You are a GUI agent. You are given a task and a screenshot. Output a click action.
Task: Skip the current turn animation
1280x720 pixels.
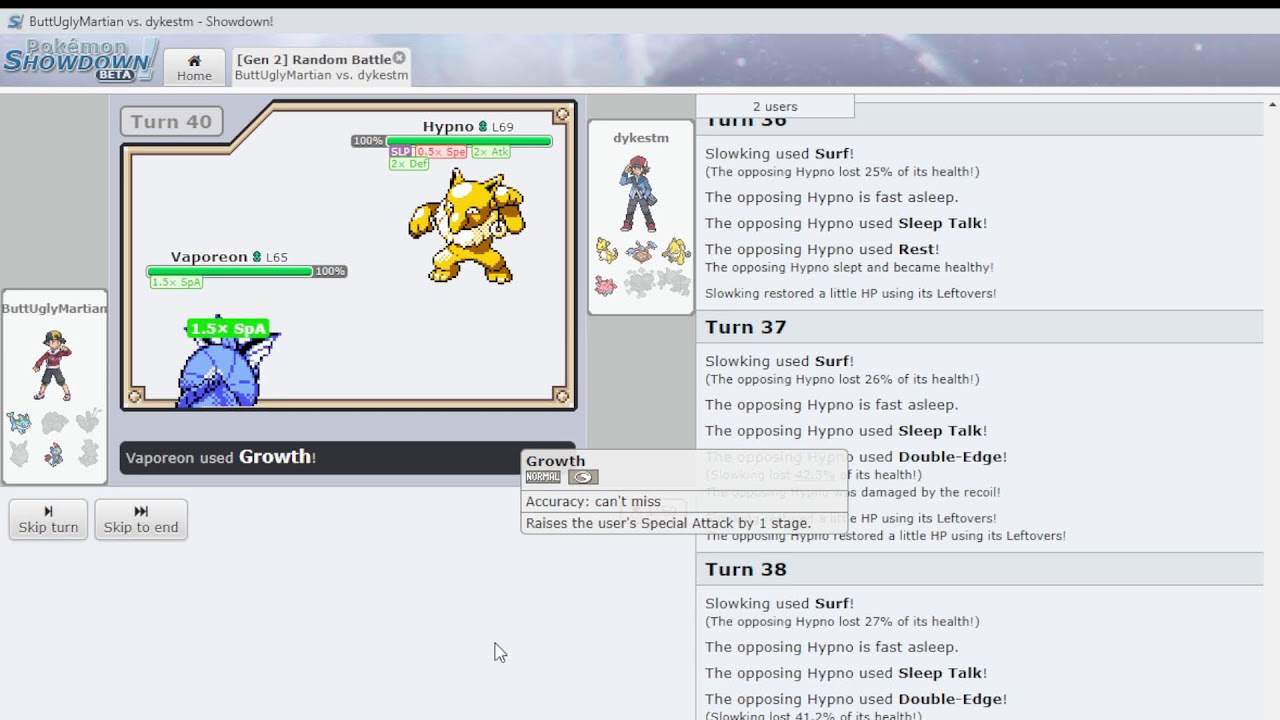click(48, 519)
